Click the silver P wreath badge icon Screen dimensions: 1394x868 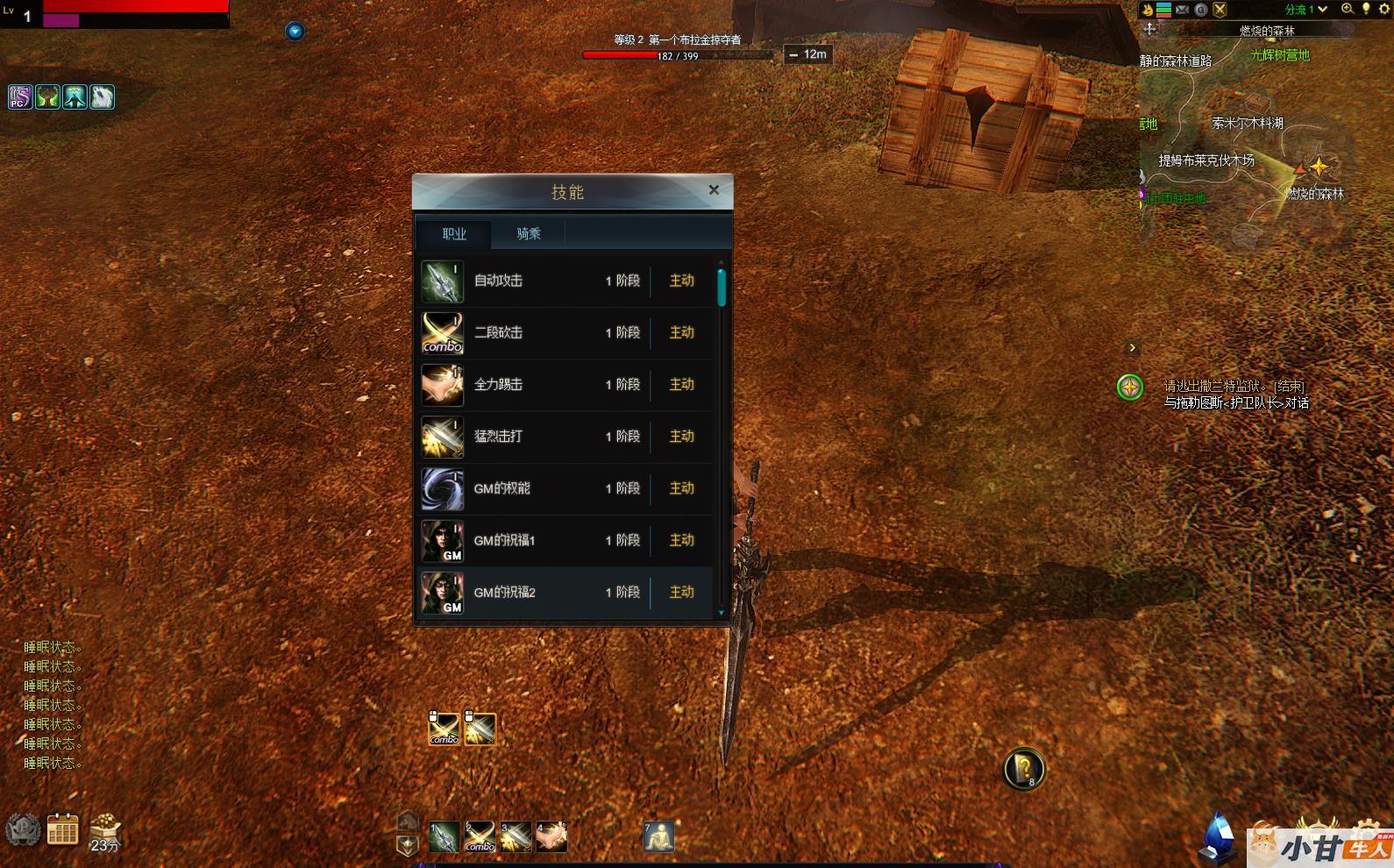(x=22, y=829)
